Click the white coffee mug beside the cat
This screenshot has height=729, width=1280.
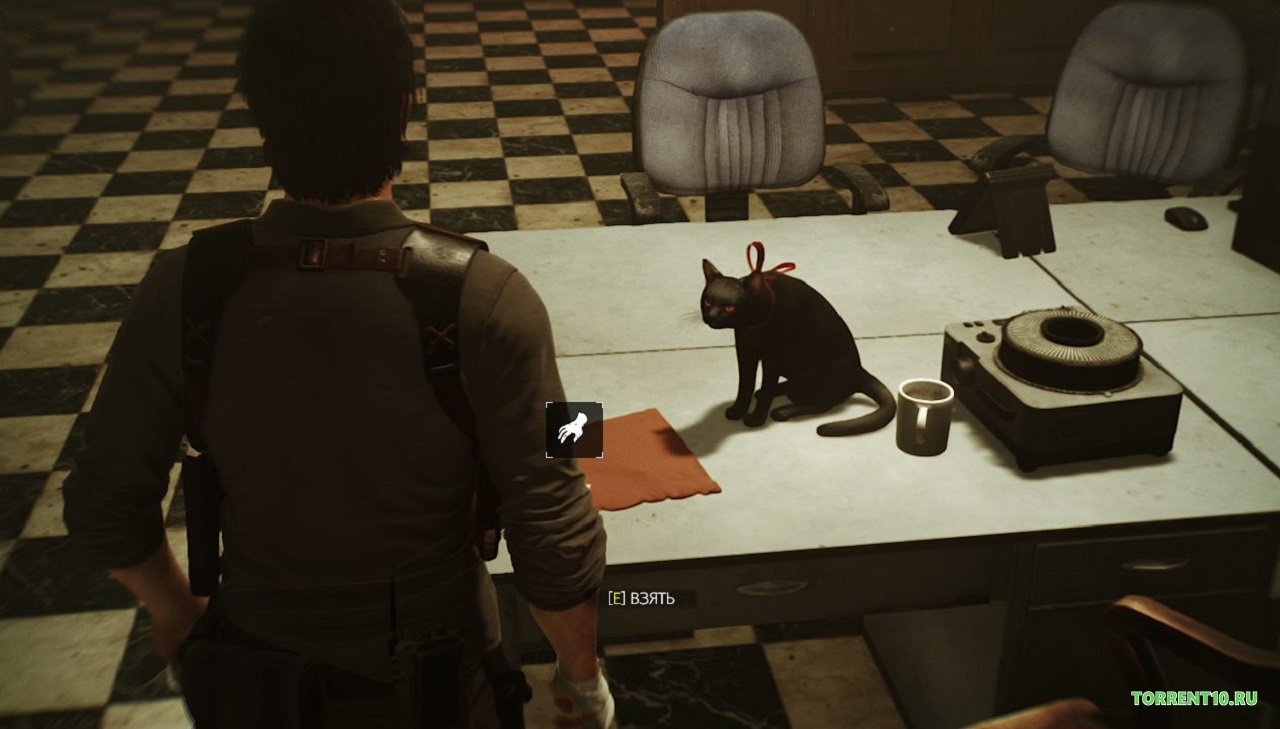click(925, 415)
